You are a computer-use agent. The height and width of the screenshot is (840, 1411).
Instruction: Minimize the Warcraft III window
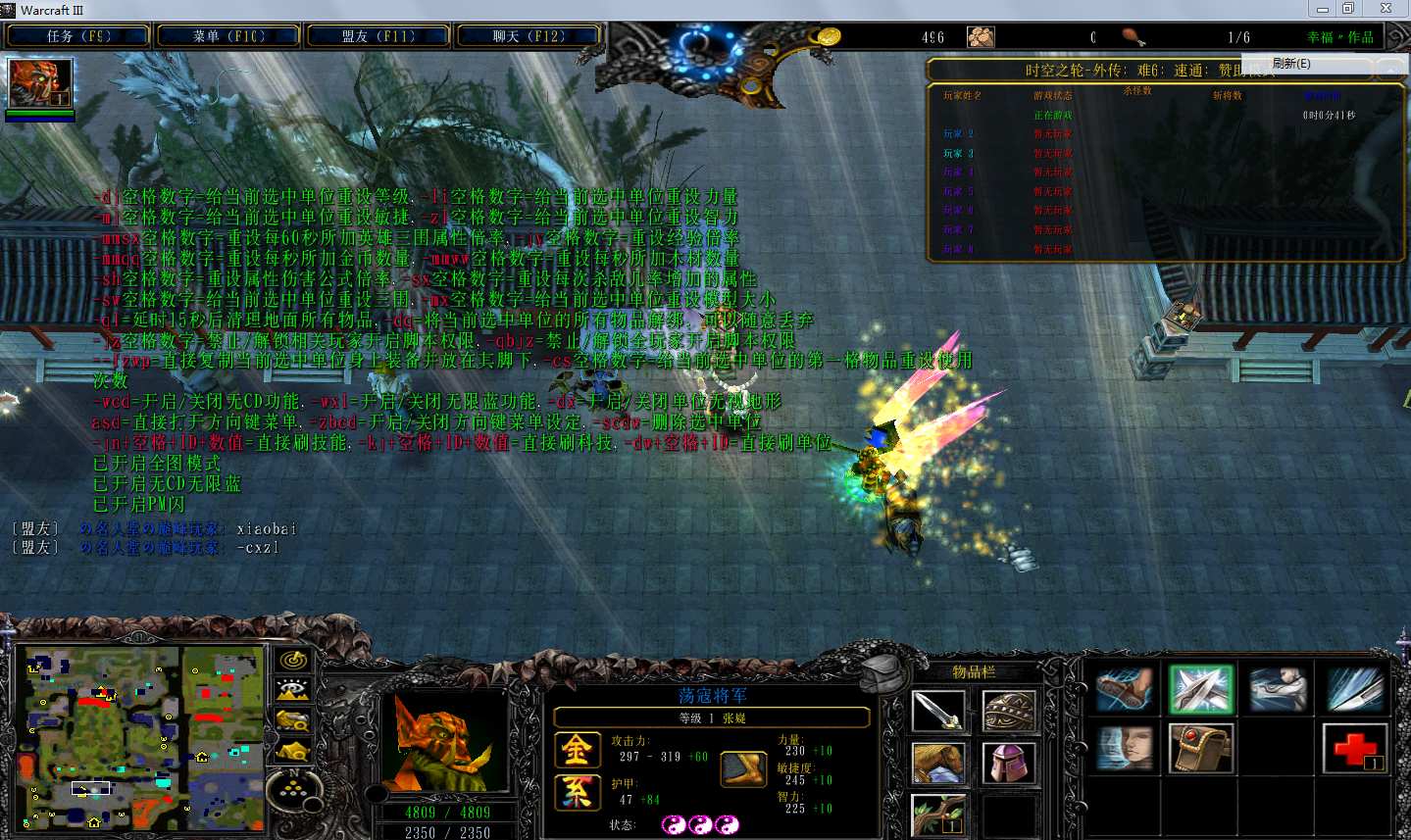[1323, 9]
